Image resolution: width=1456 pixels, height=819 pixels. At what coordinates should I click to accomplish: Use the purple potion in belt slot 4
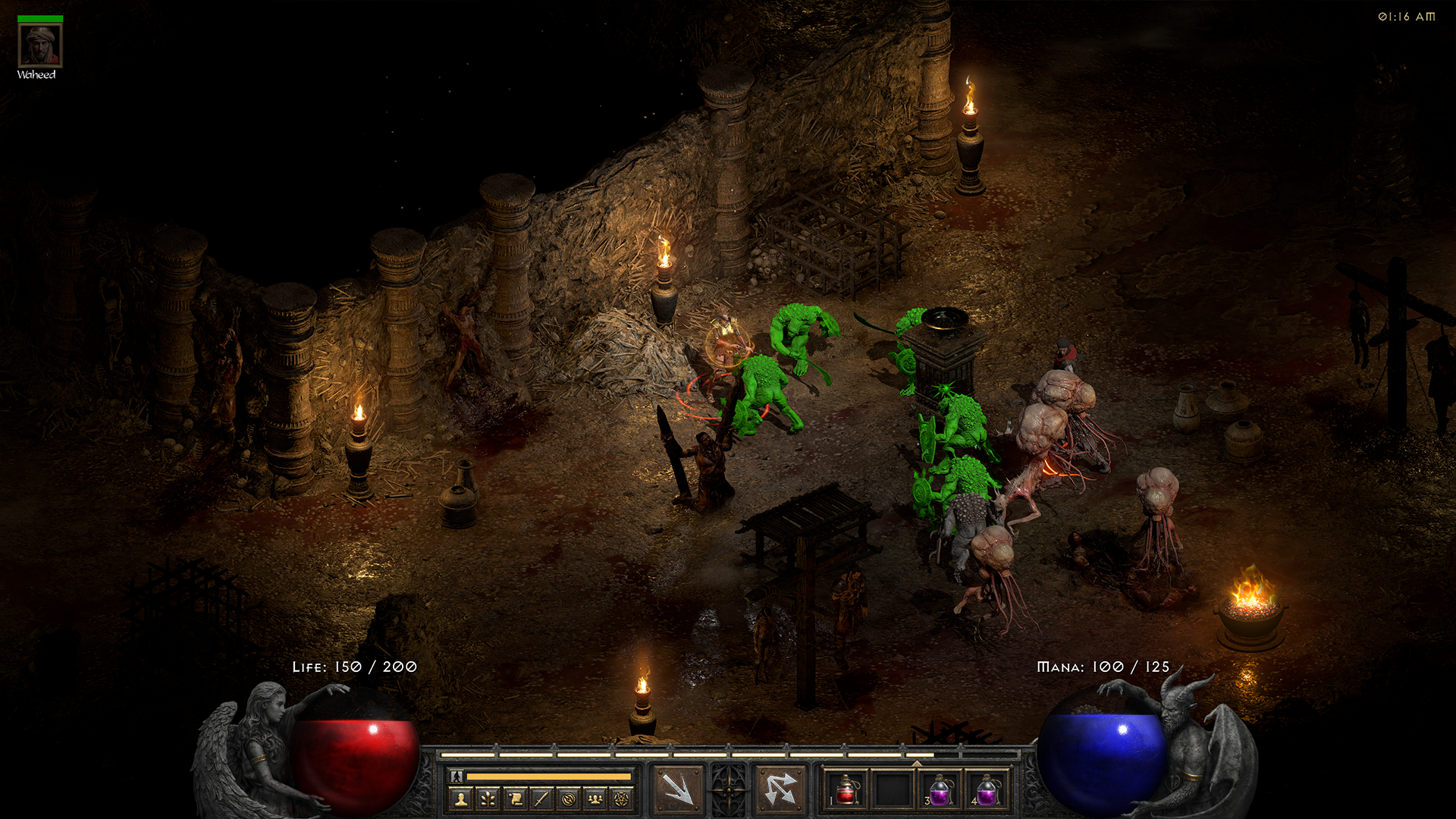pos(987,790)
